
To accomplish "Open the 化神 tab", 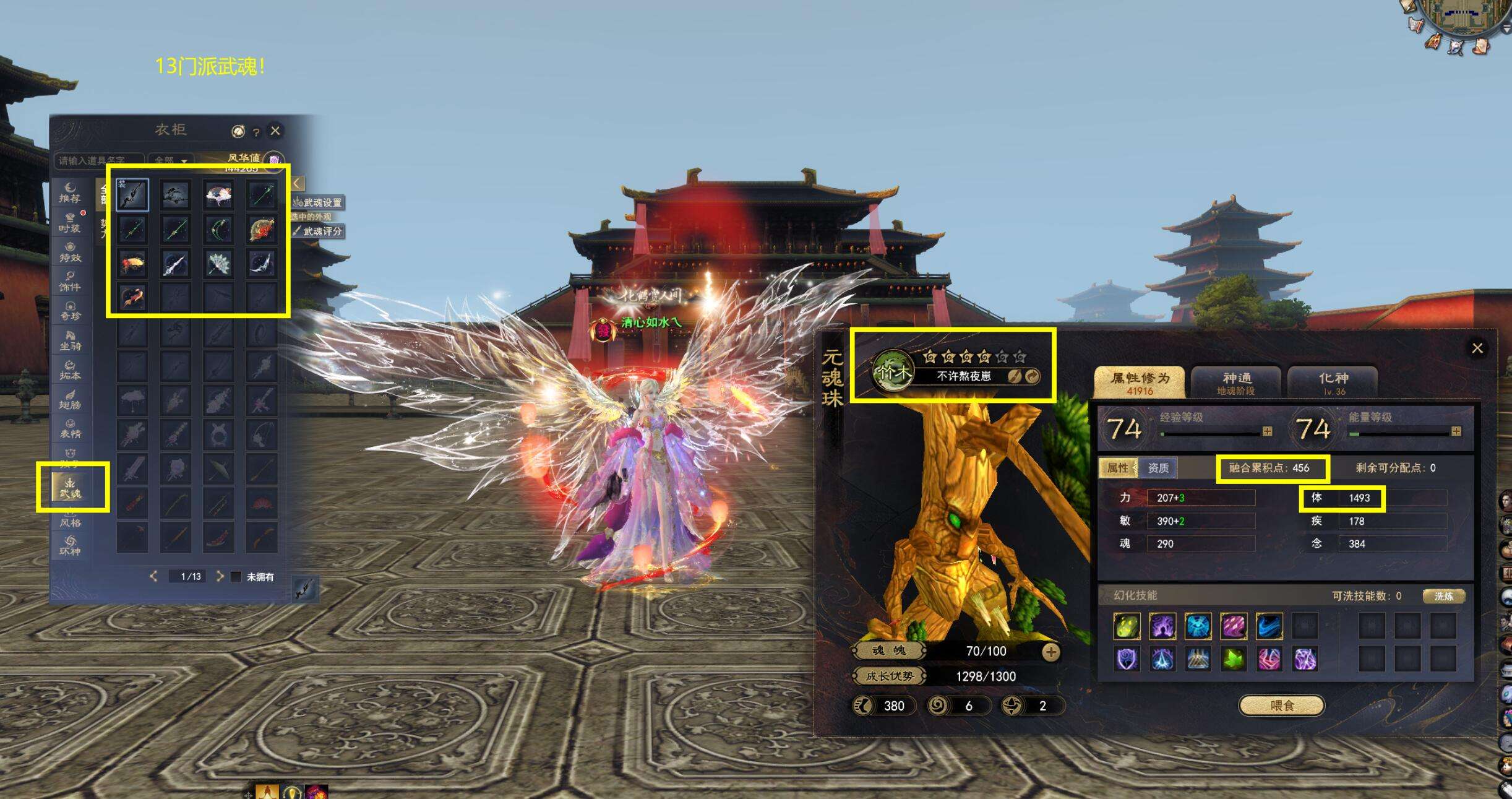I will 1333,382.
